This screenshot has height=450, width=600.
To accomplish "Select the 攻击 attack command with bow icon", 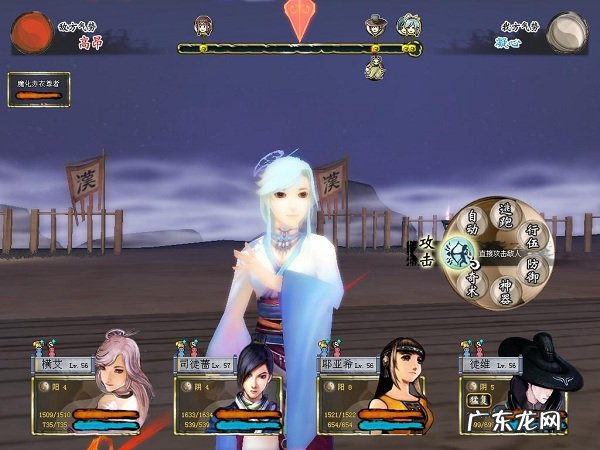I will pos(456,255).
